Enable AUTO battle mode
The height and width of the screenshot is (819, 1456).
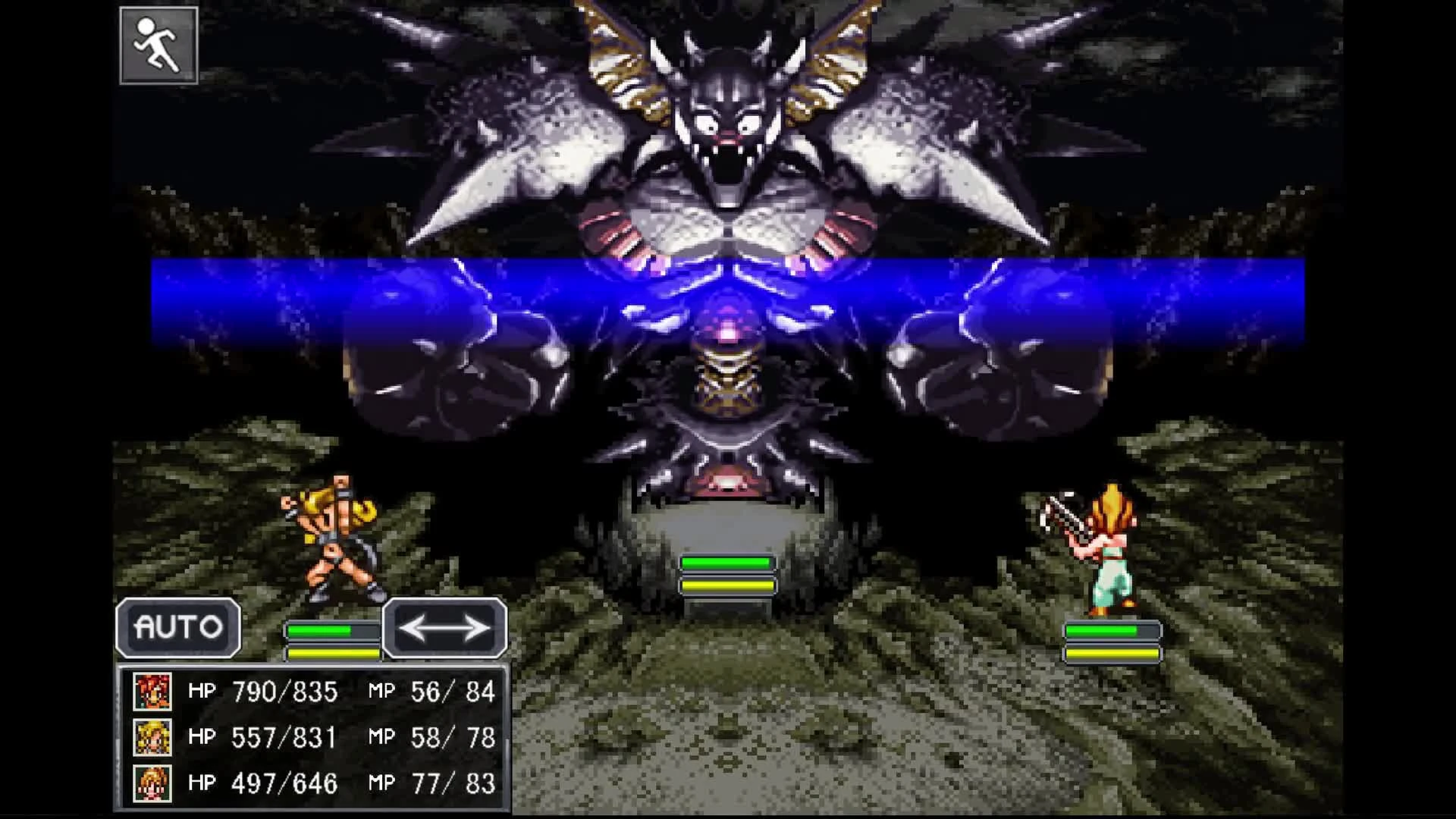coord(178,627)
